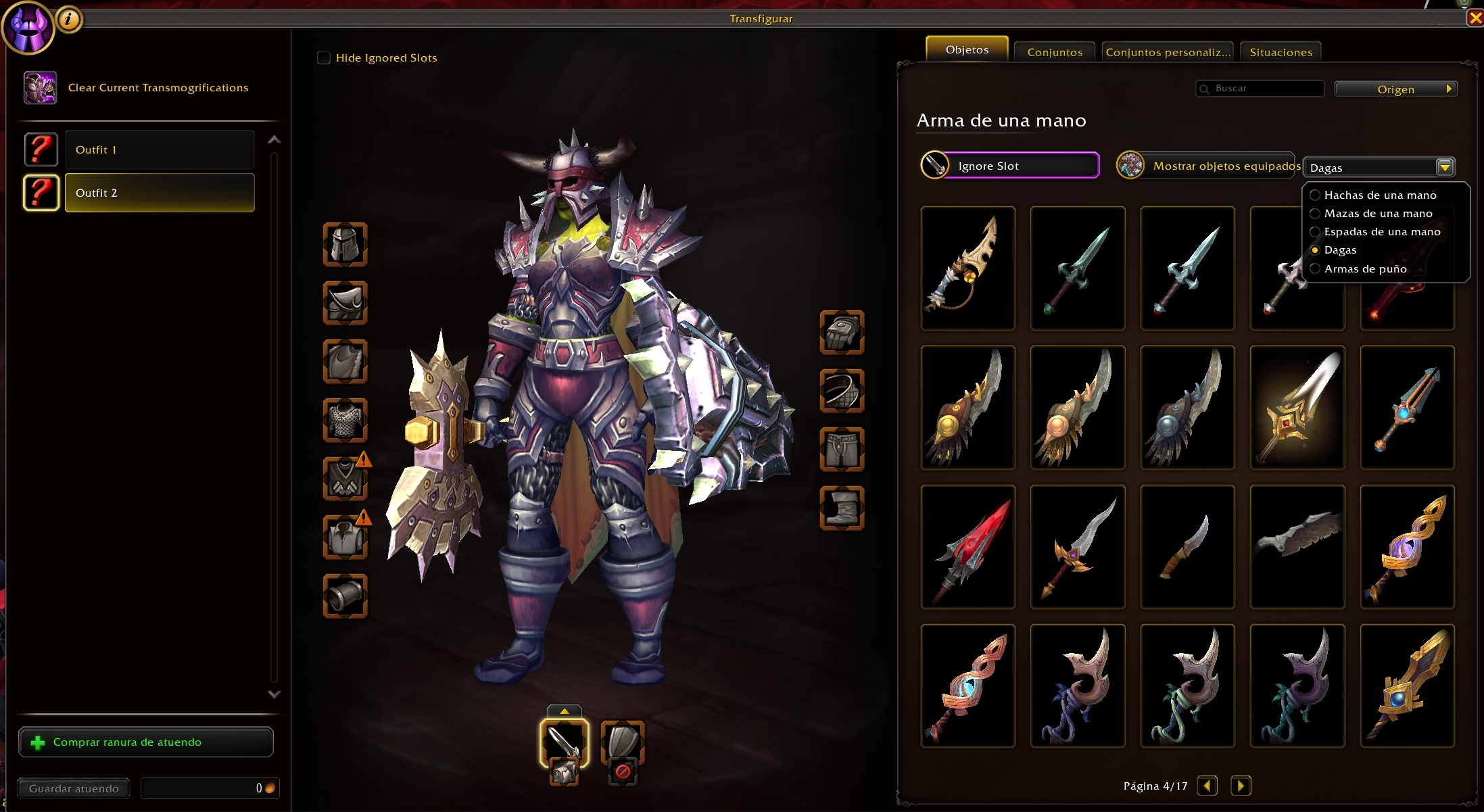The width and height of the screenshot is (1484, 812).
Task: Pick the glowing white-bladed dagger appearance
Action: 1297,408
